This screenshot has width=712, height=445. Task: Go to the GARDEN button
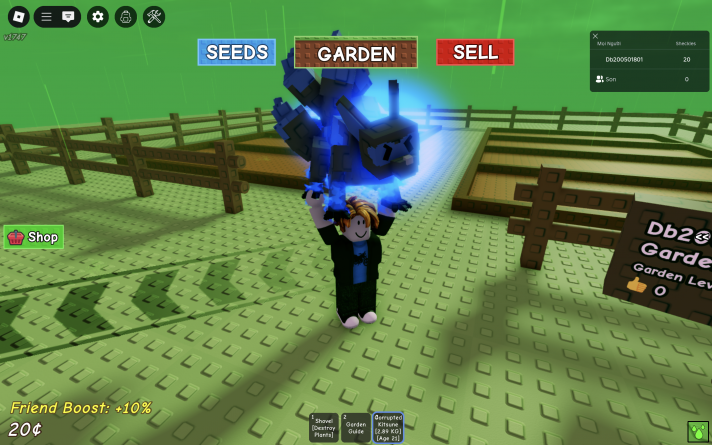pos(356,53)
